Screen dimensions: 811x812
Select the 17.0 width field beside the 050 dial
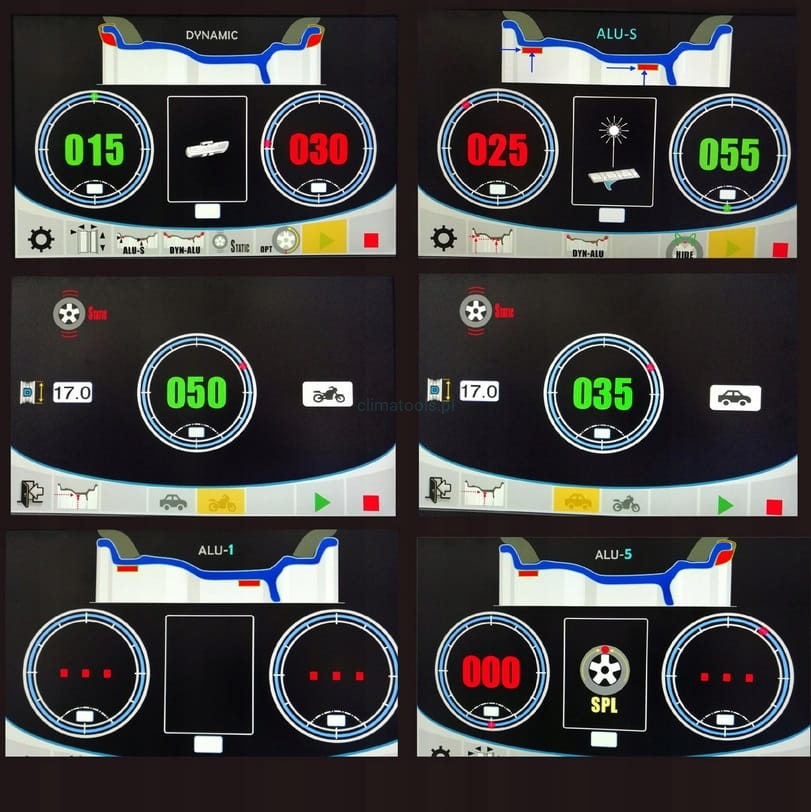point(72,393)
